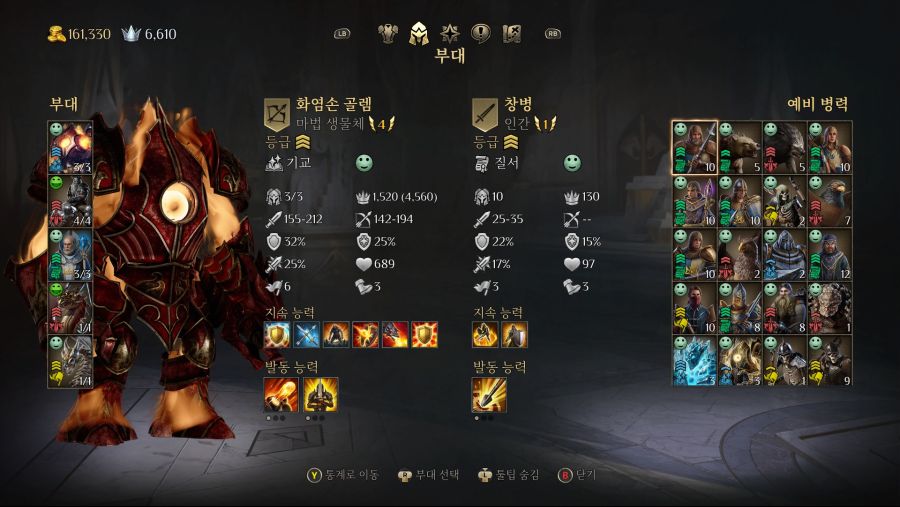Switch to the hero armor tab
The image size is (900, 507).
point(388,33)
